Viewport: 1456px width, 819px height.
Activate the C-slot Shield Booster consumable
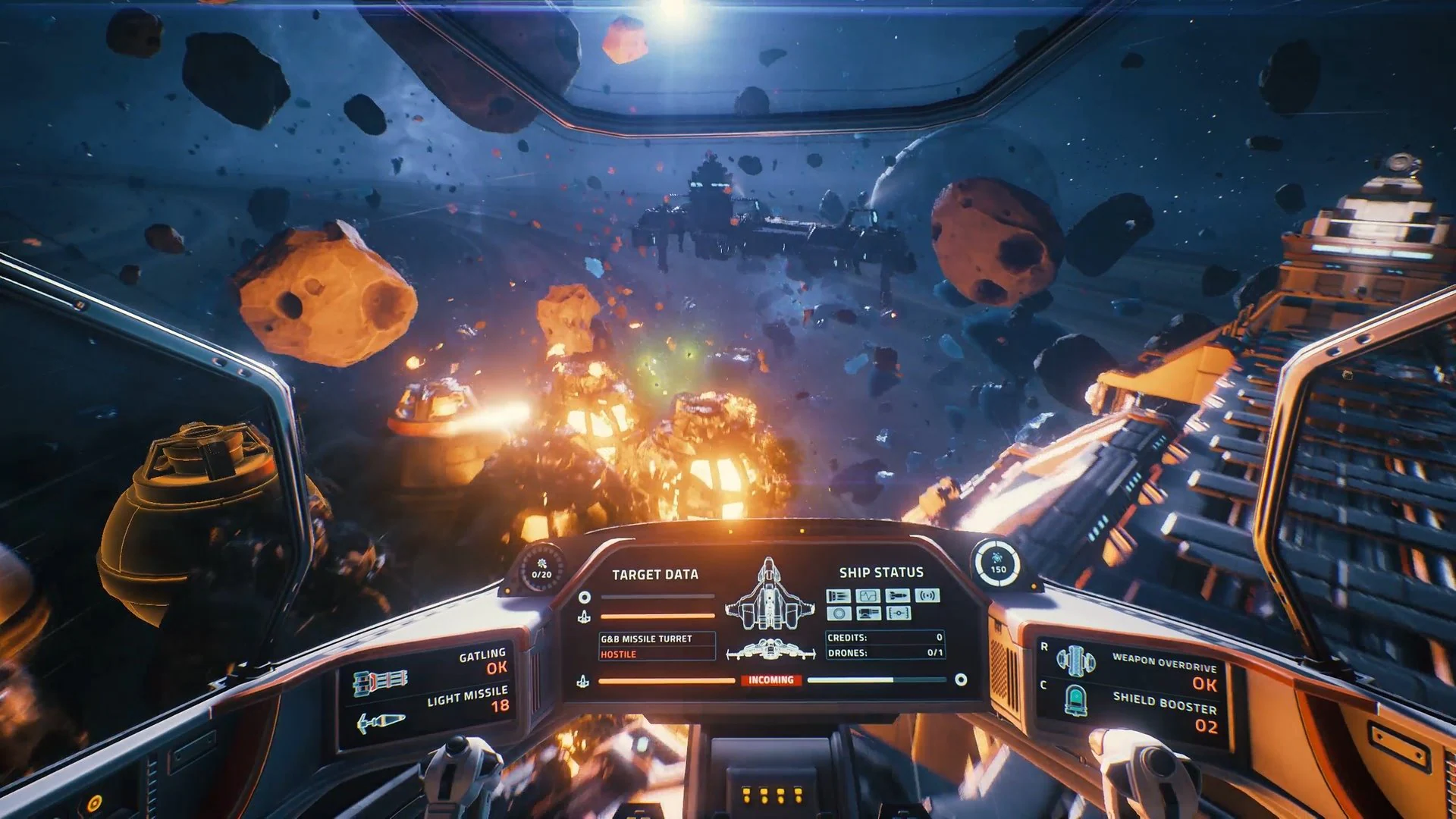click(x=1076, y=700)
